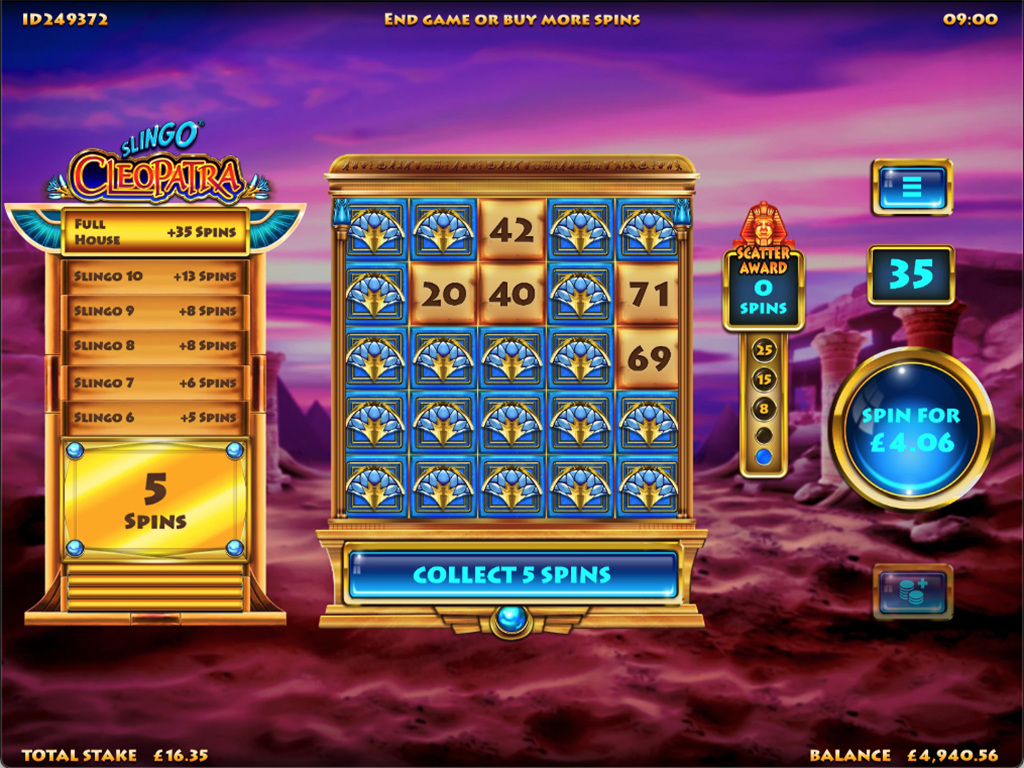Open the coin stack stake button
The width and height of the screenshot is (1024, 768).
click(x=911, y=591)
